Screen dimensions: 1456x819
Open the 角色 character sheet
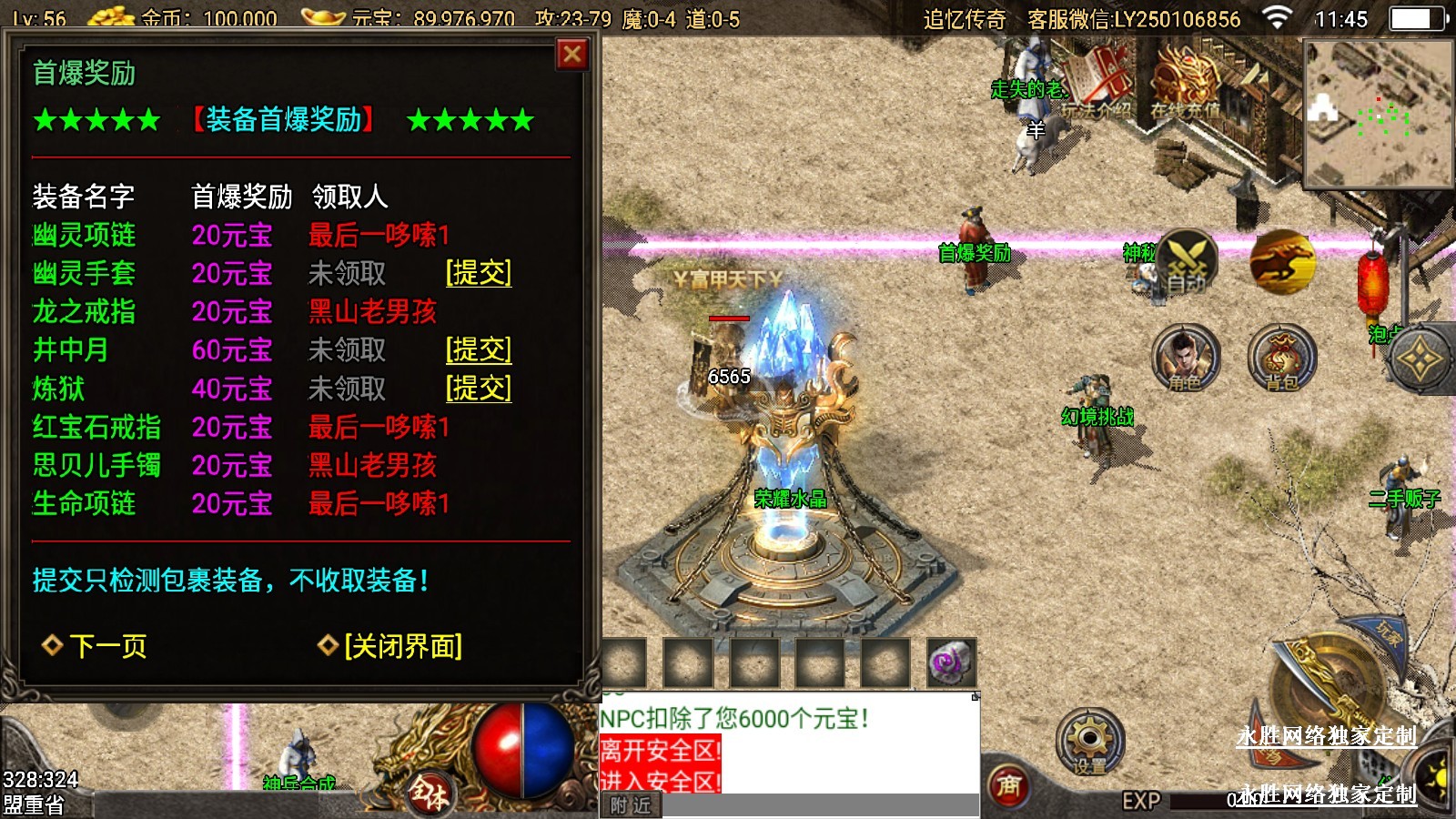tap(1185, 358)
